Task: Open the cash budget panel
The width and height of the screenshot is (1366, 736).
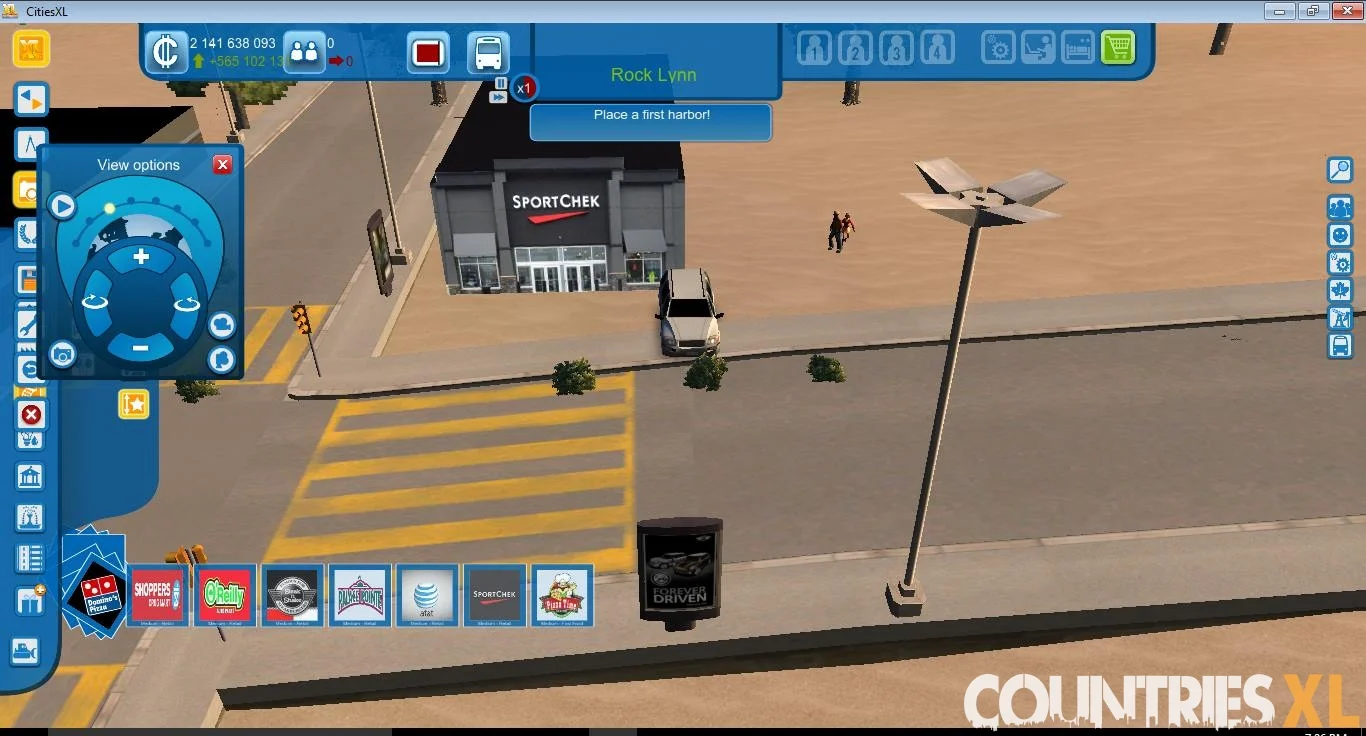Action: (165, 52)
